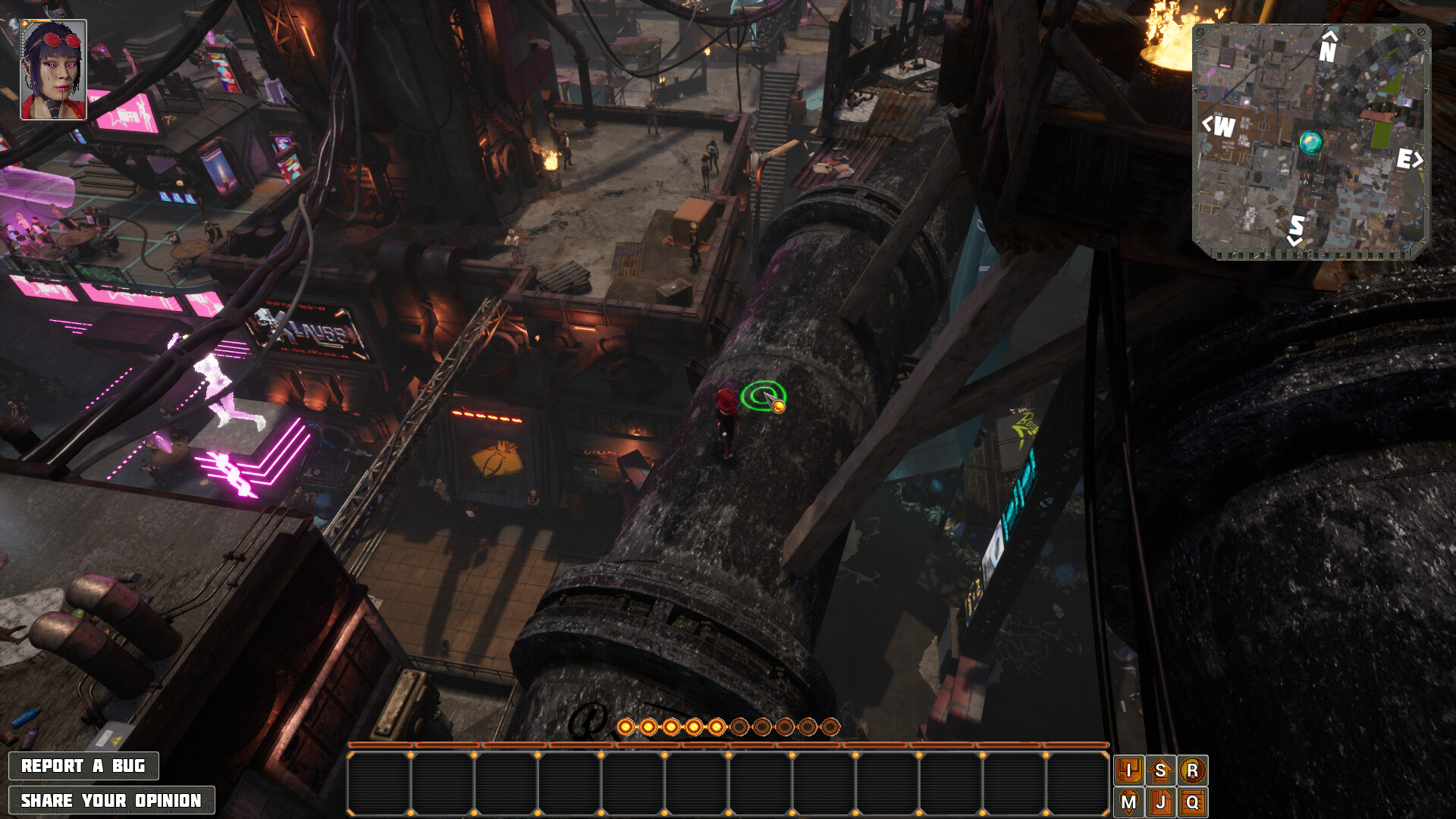The height and width of the screenshot is (819, 1456).
Task: Click the W compass arrow on the minimap
Action: click(1219, 125)
